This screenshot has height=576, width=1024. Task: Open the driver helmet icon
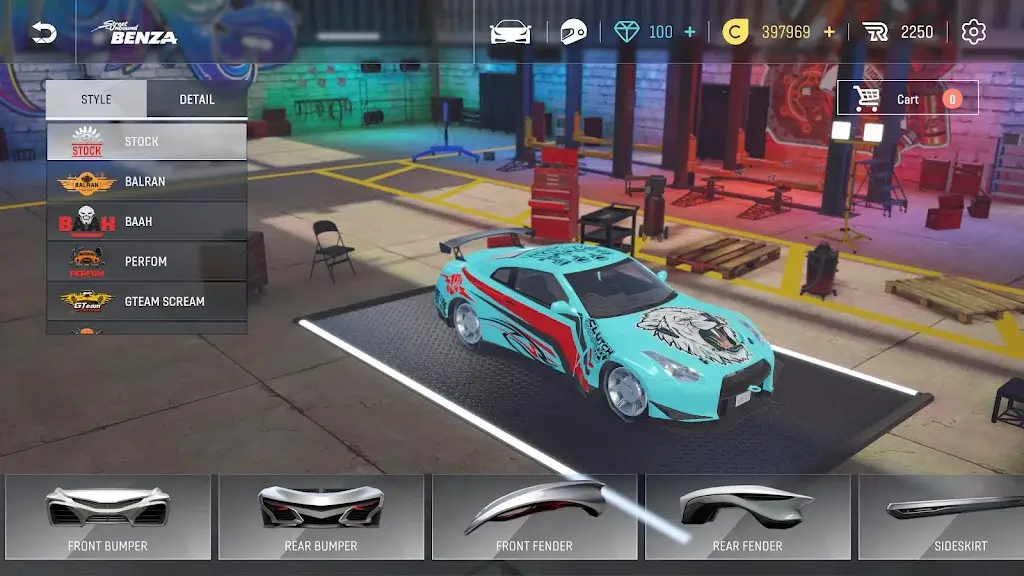(573, 32)
